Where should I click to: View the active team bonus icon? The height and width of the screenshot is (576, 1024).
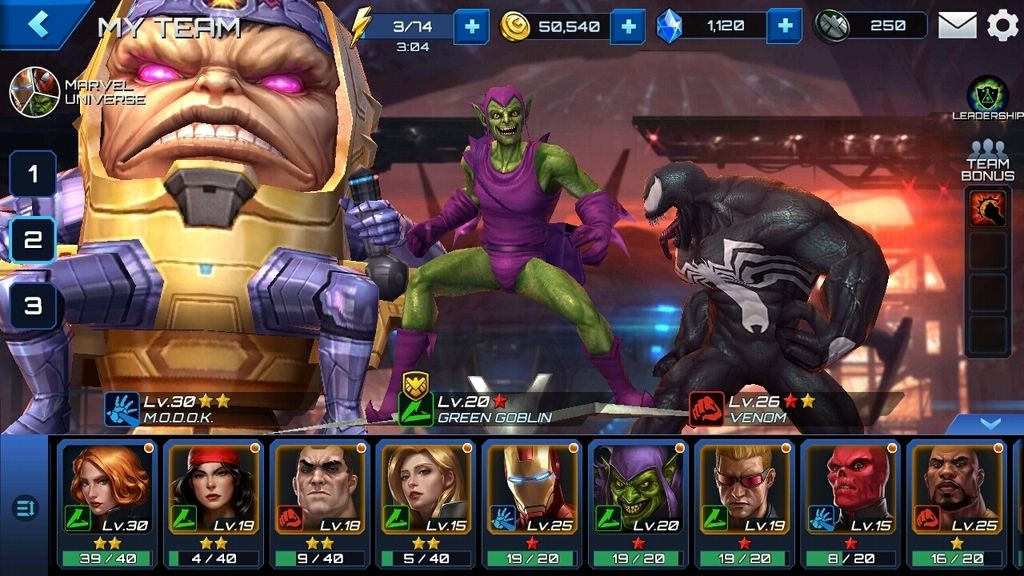coord(987,208)
